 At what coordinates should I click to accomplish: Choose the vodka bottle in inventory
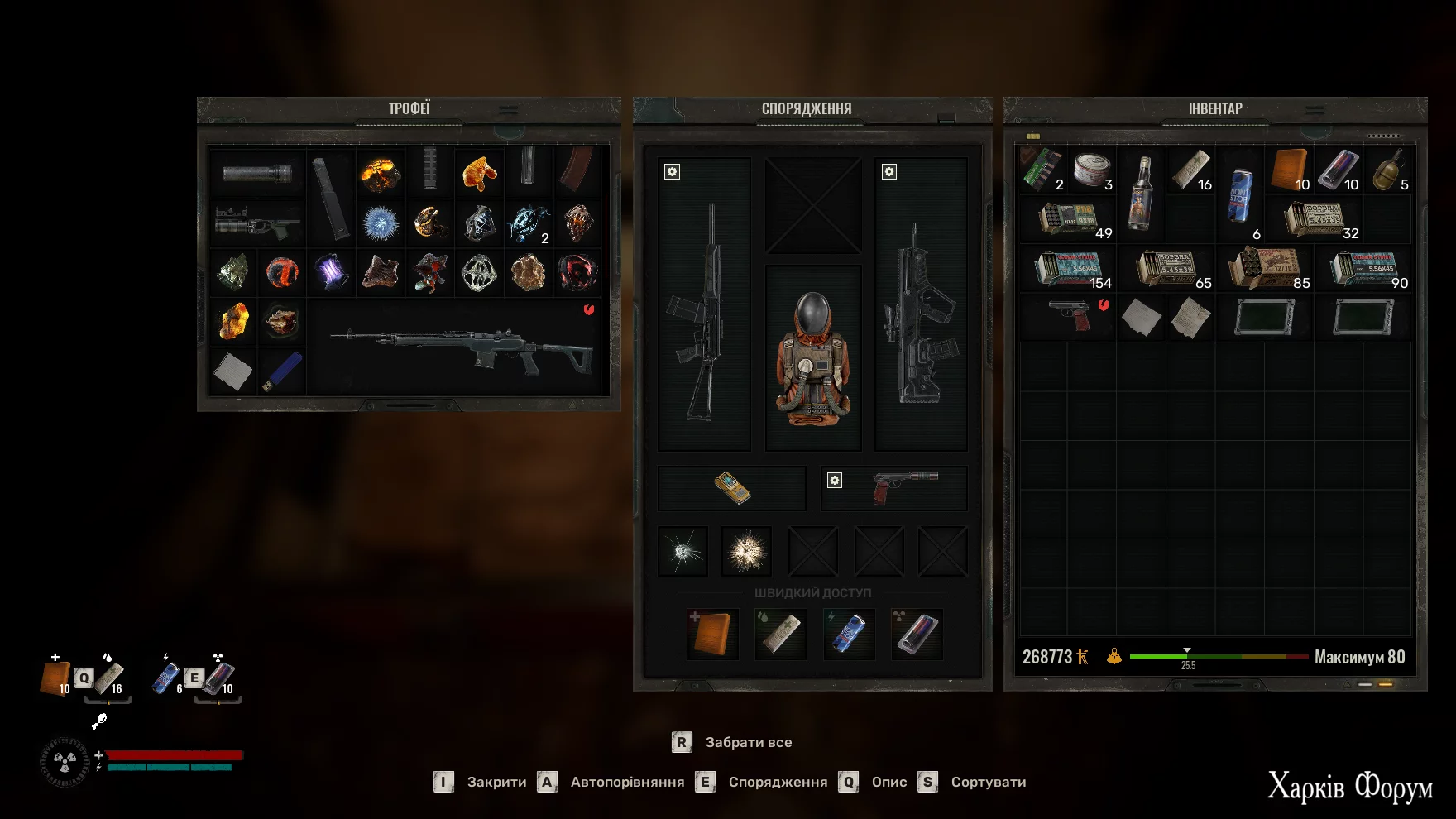click(x=1142, y=194)
